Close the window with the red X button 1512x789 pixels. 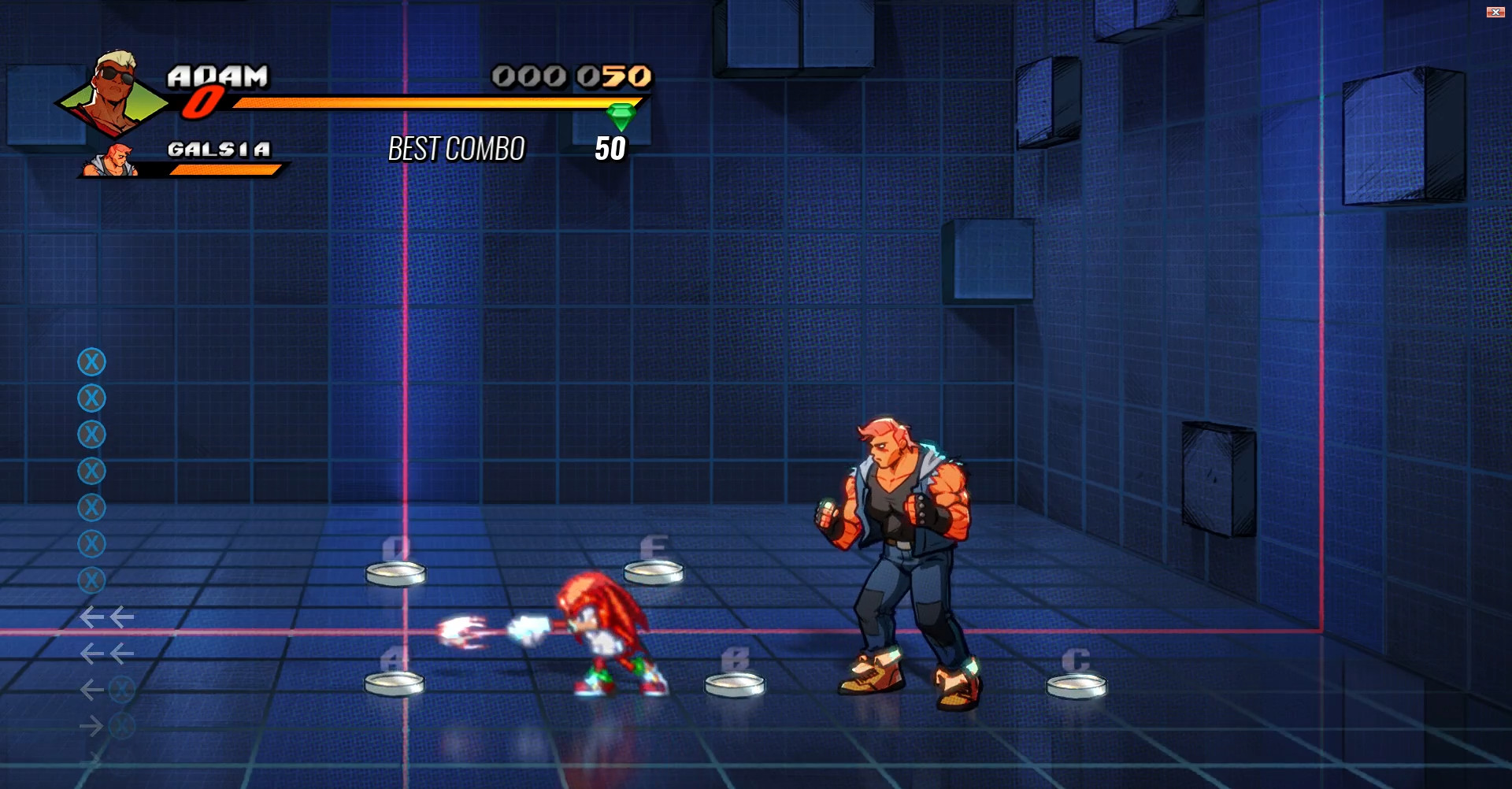[x=1495, y=11]
